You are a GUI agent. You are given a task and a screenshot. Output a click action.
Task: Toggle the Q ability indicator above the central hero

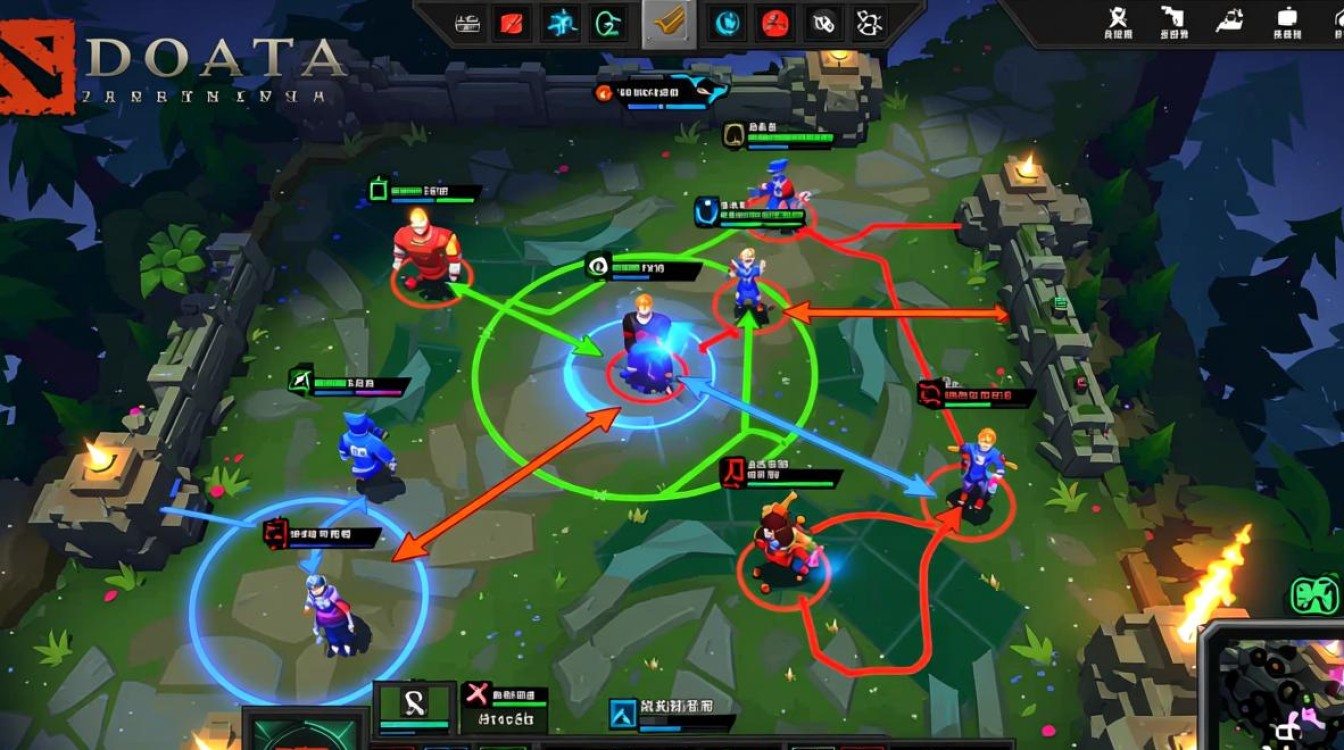tap(597, 267)
